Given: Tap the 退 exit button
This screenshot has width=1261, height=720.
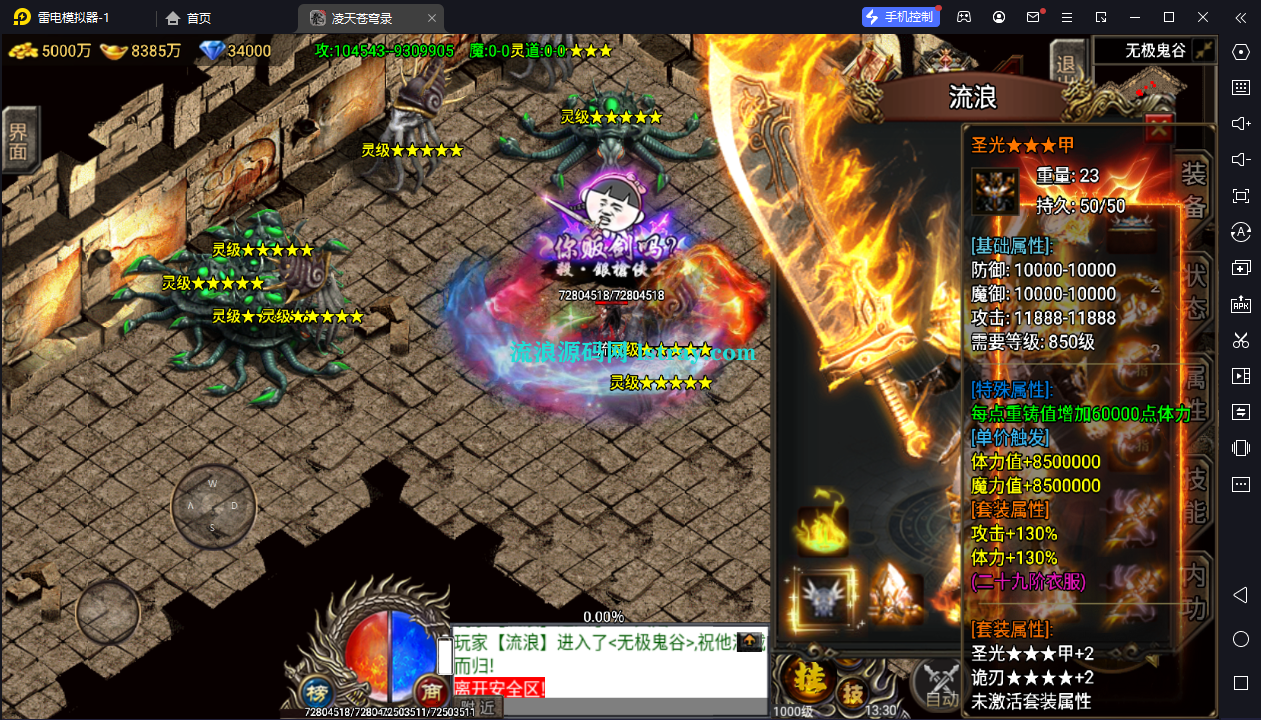Looking at the screenshot, I should (1067, 64).
